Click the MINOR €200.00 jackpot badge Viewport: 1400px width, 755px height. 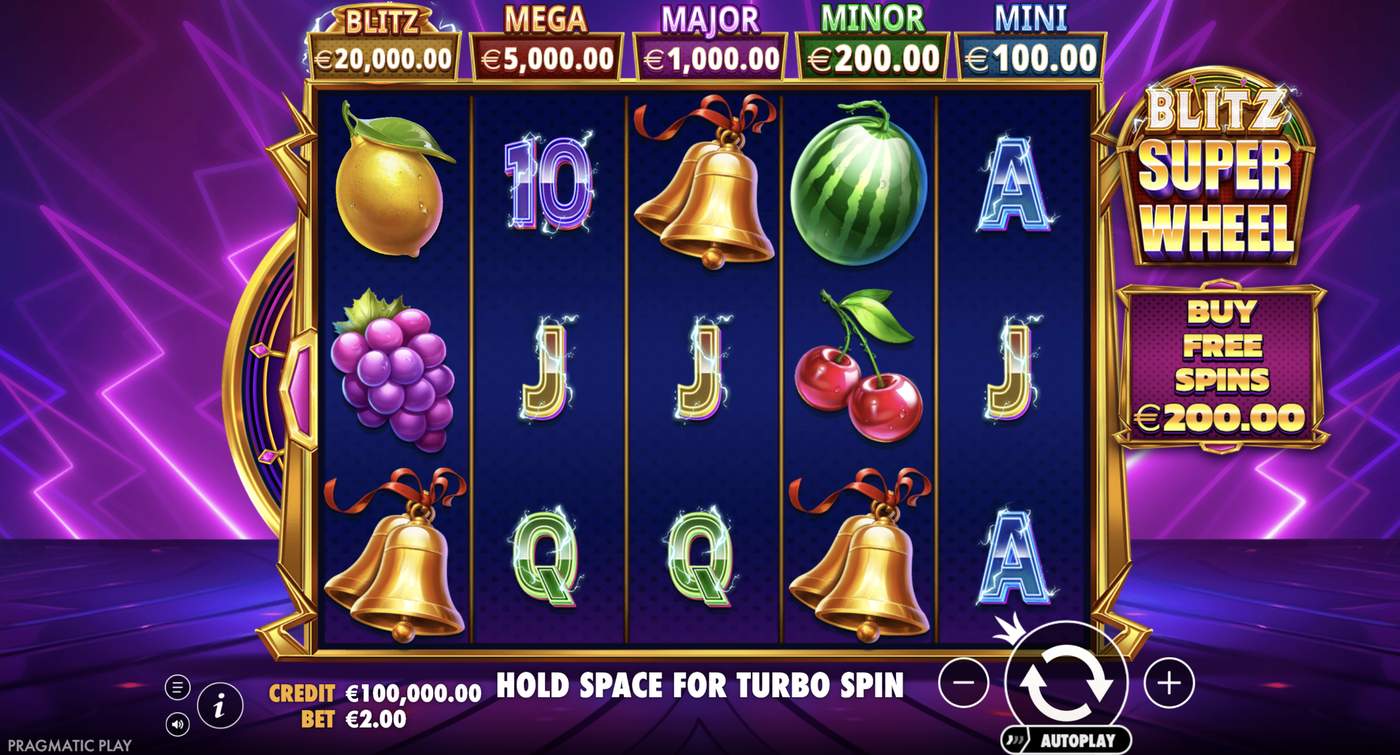tap(868, 38)
